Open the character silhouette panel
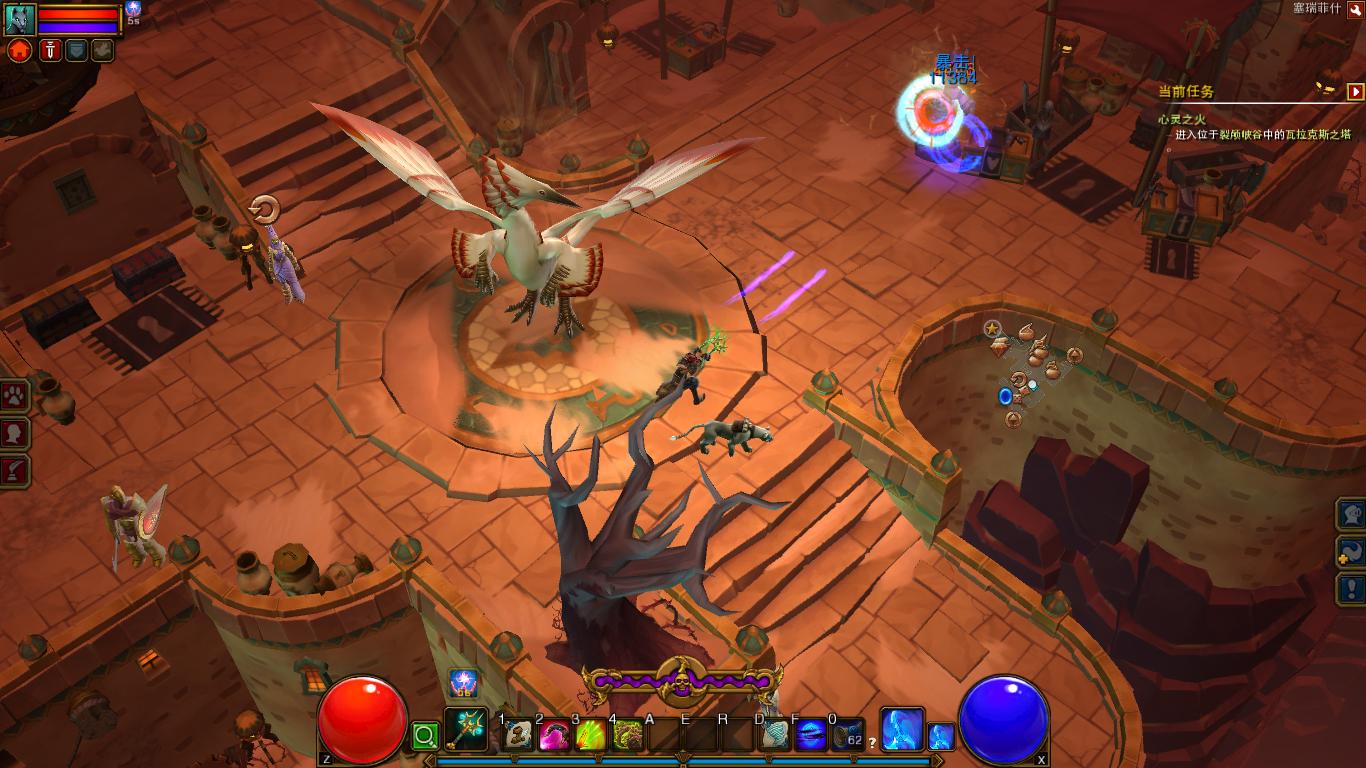1366x768 pixels. (x=15, y=433)
